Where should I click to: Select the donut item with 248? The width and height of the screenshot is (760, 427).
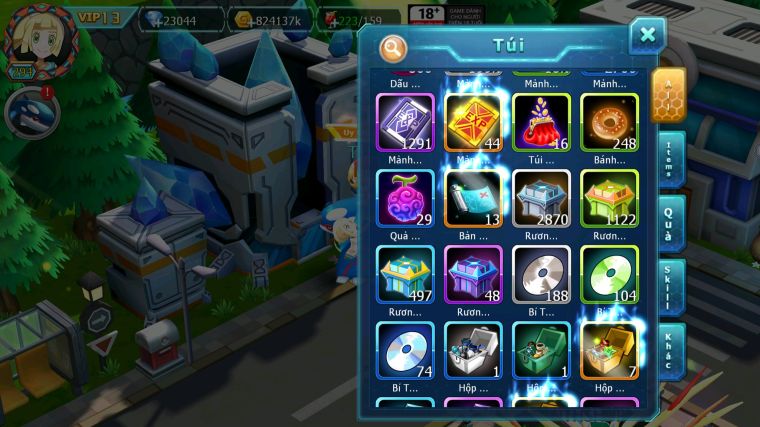tap(609, 122)
